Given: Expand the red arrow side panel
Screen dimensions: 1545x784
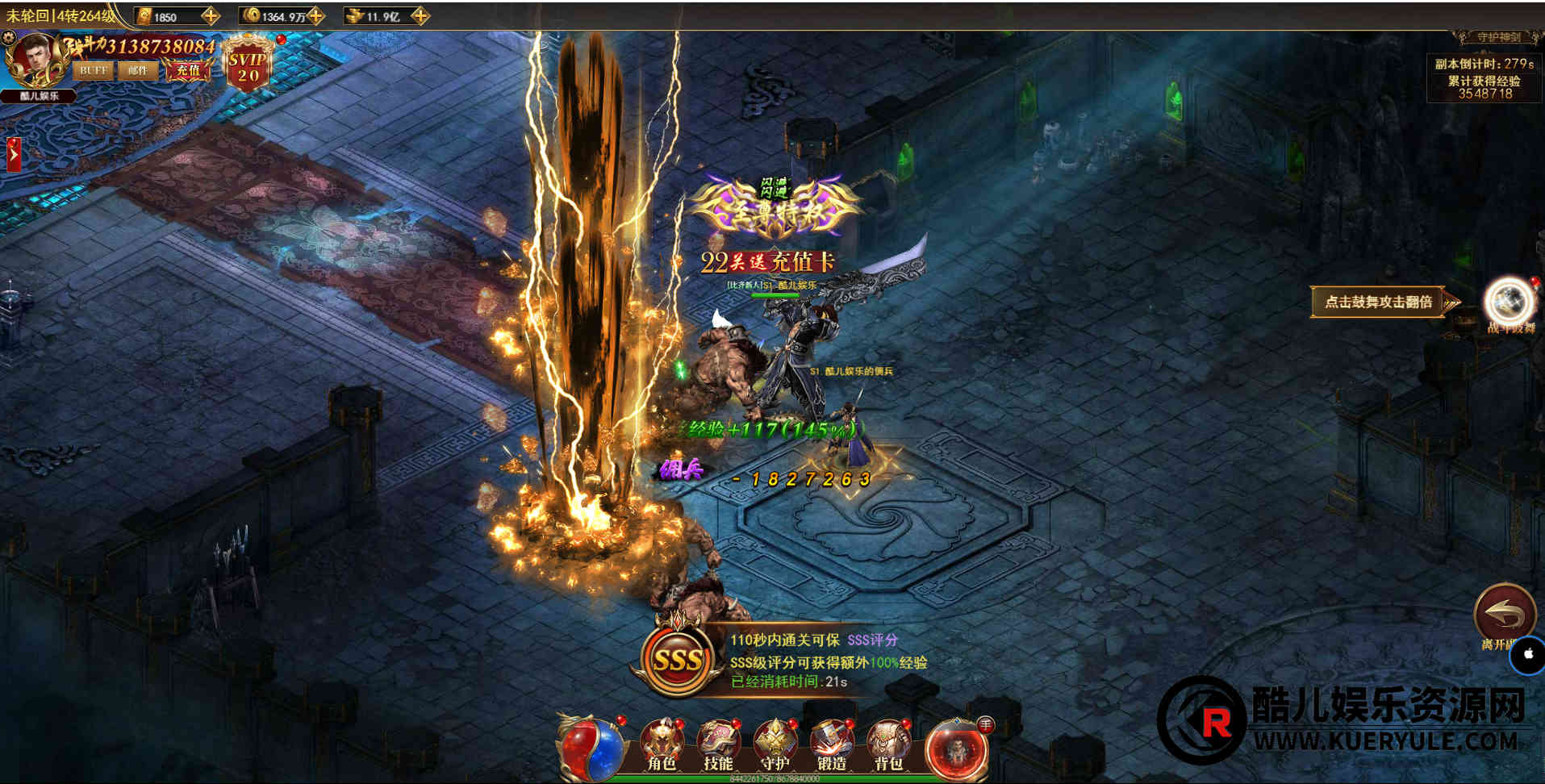Looking at the screenshot, I should click(x=13, y=155).
